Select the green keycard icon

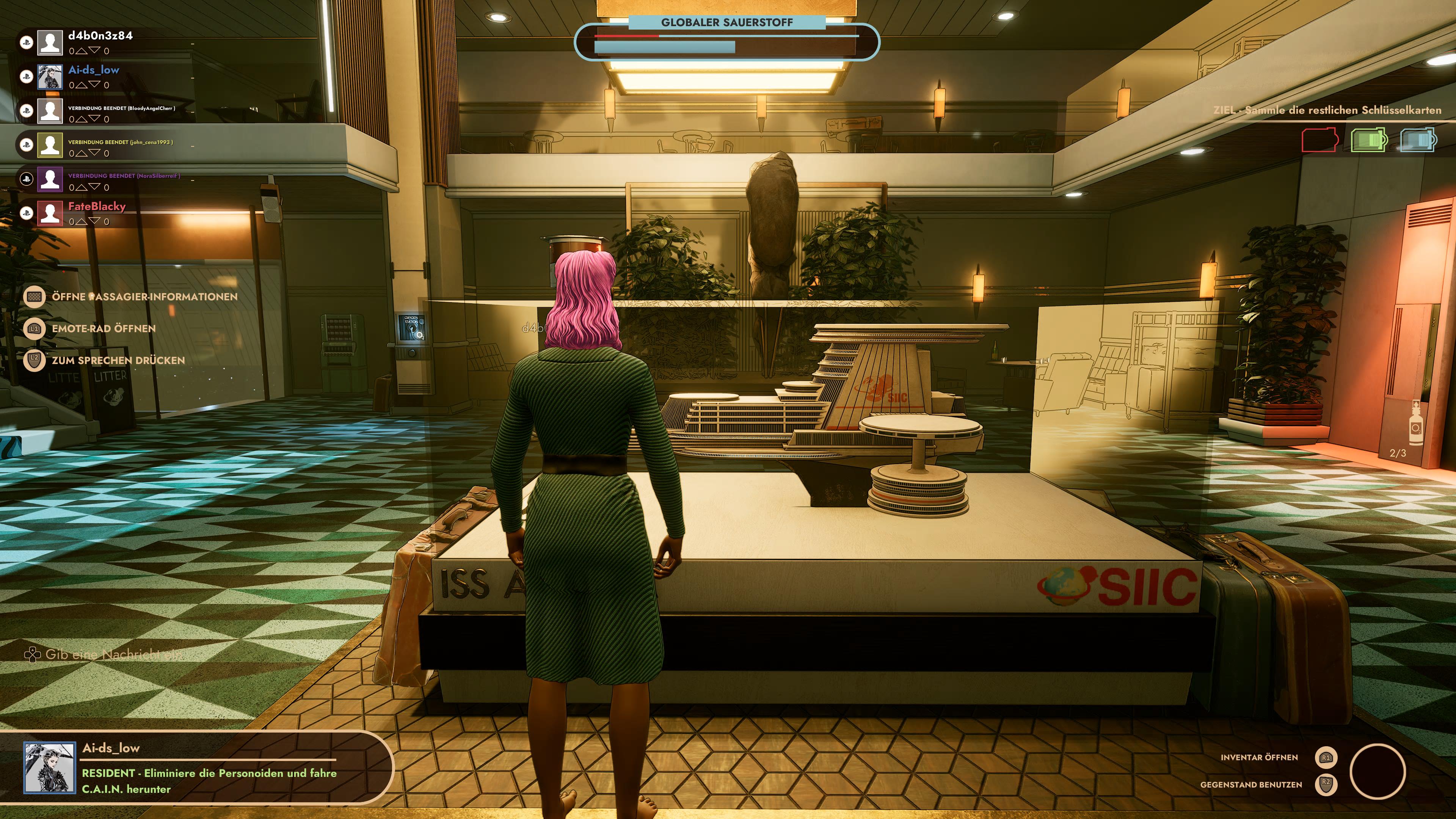point(1368,140)
